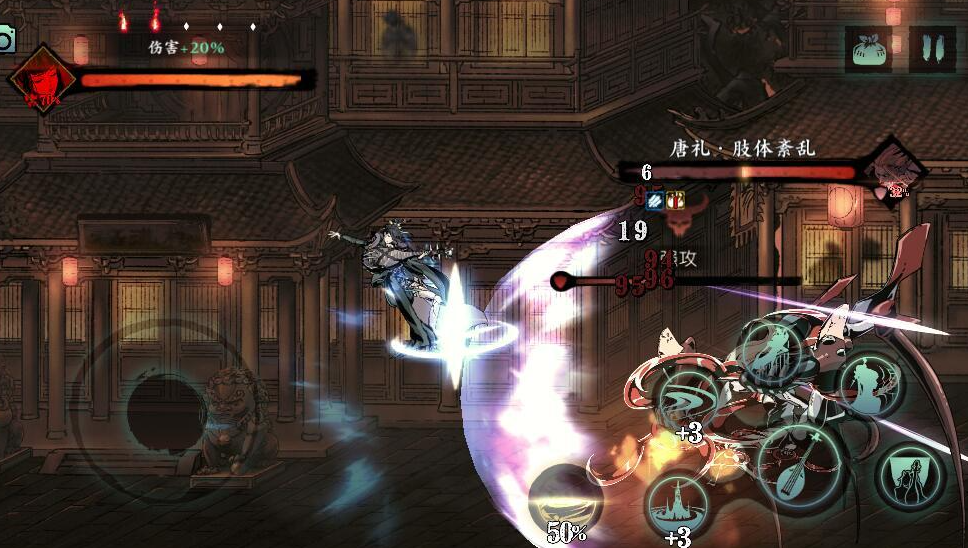Tap the camera screenshot icon
The height and width of the screenshot is (548, 968).
[x=6, y=39]
